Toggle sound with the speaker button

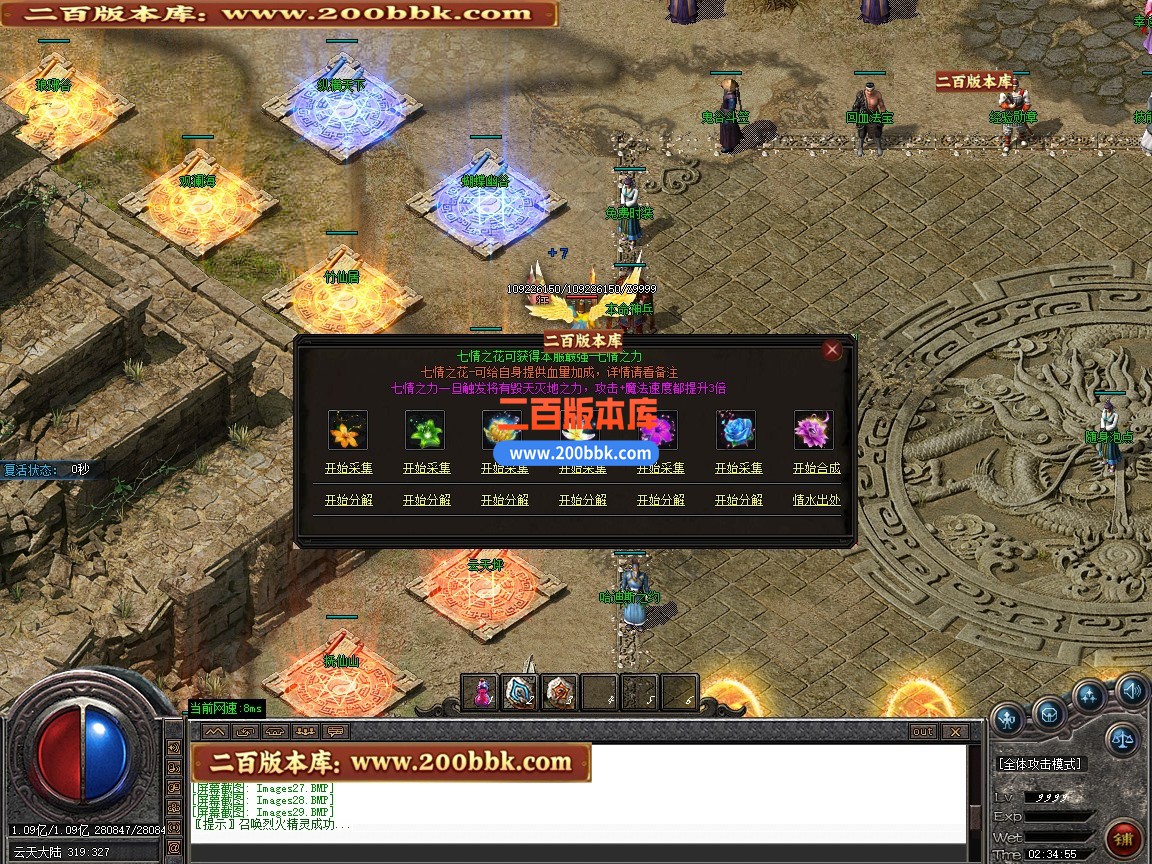[1132, 689]
